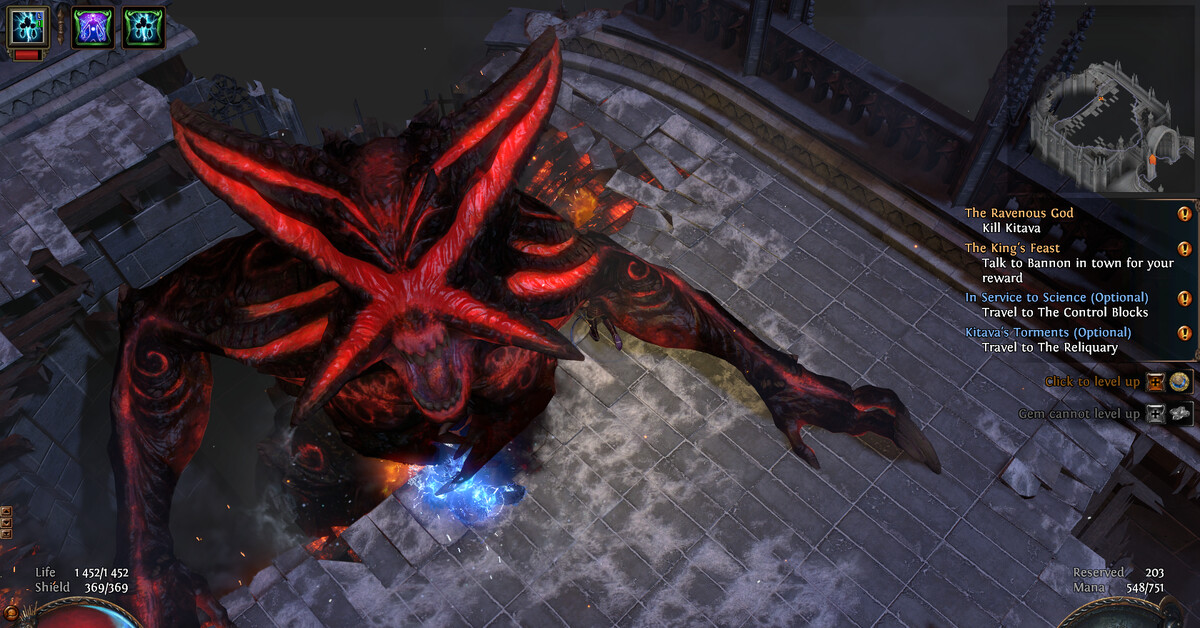Image resolution: width=1200 pixels, height=628 pixels.
Task: Click the framed lightning golem status icon
Action: pyautogui.click(x=28, y=27)
